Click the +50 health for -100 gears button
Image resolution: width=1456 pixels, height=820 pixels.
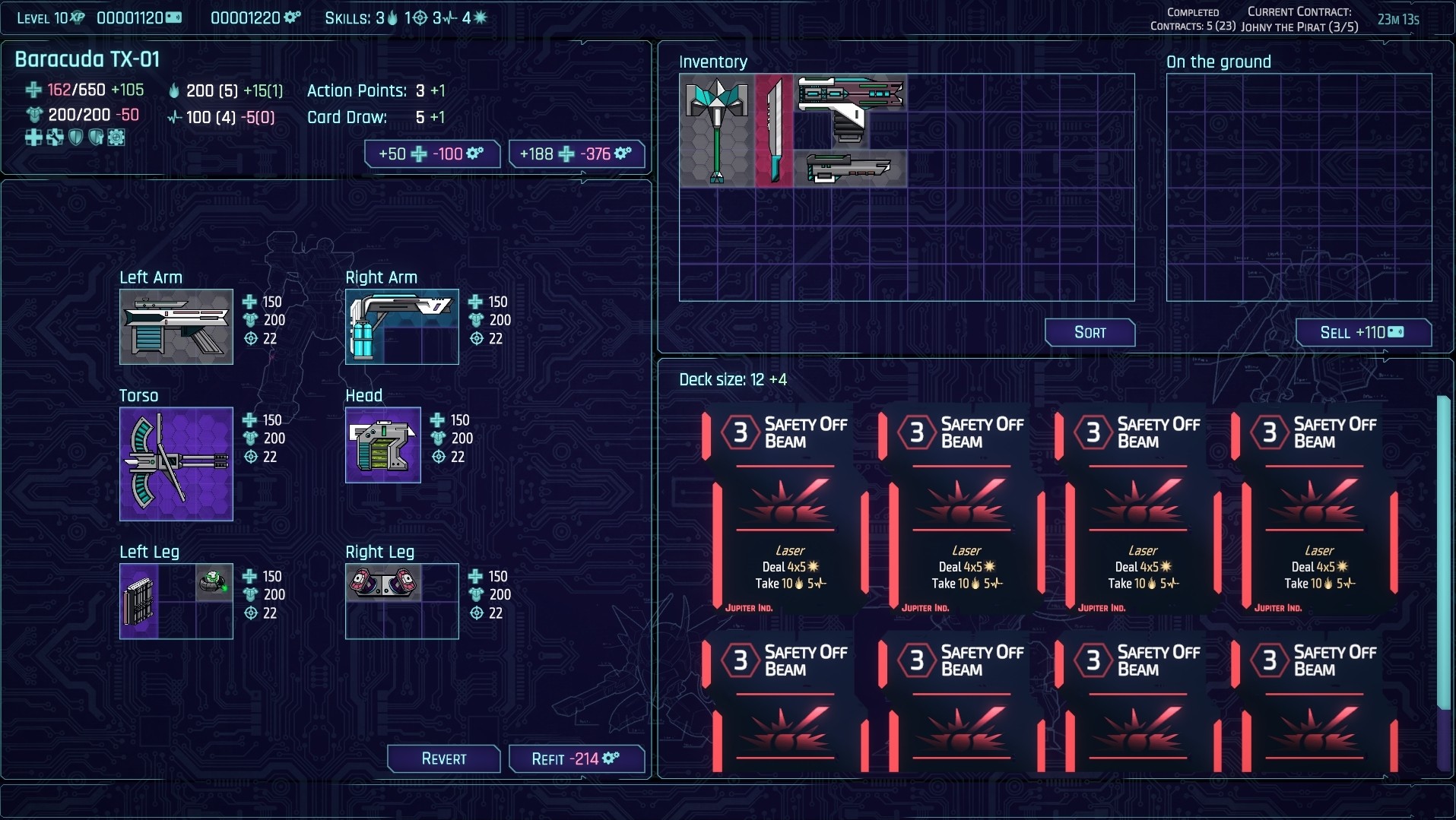point(431,154)
